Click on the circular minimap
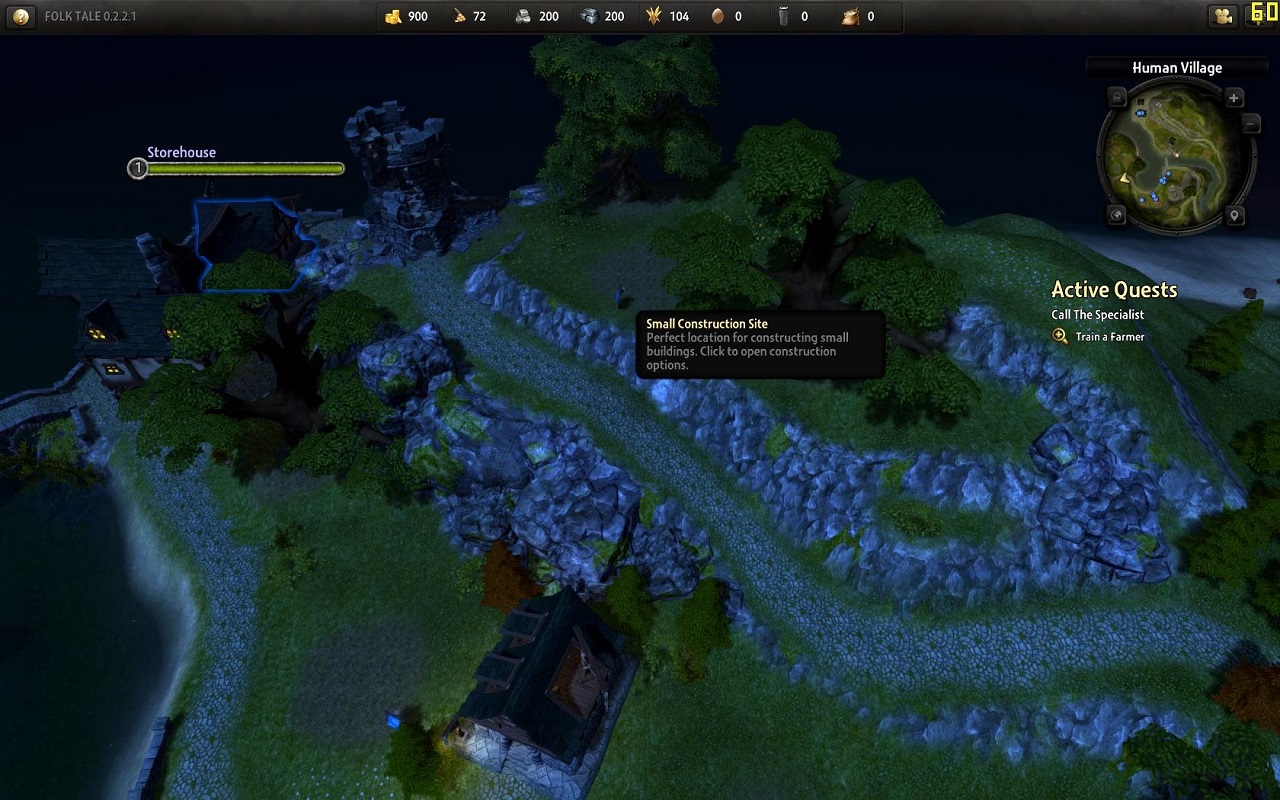 [1175, 157]
